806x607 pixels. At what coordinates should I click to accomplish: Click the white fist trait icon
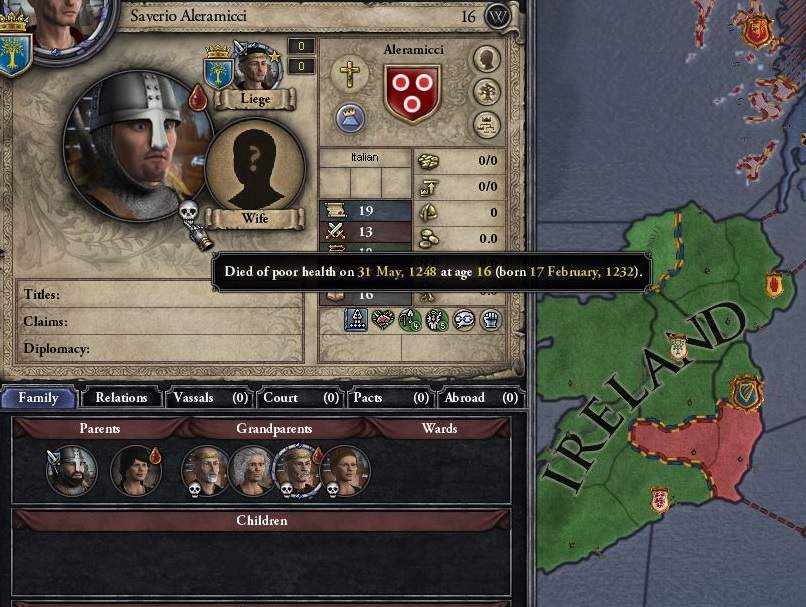489,320
